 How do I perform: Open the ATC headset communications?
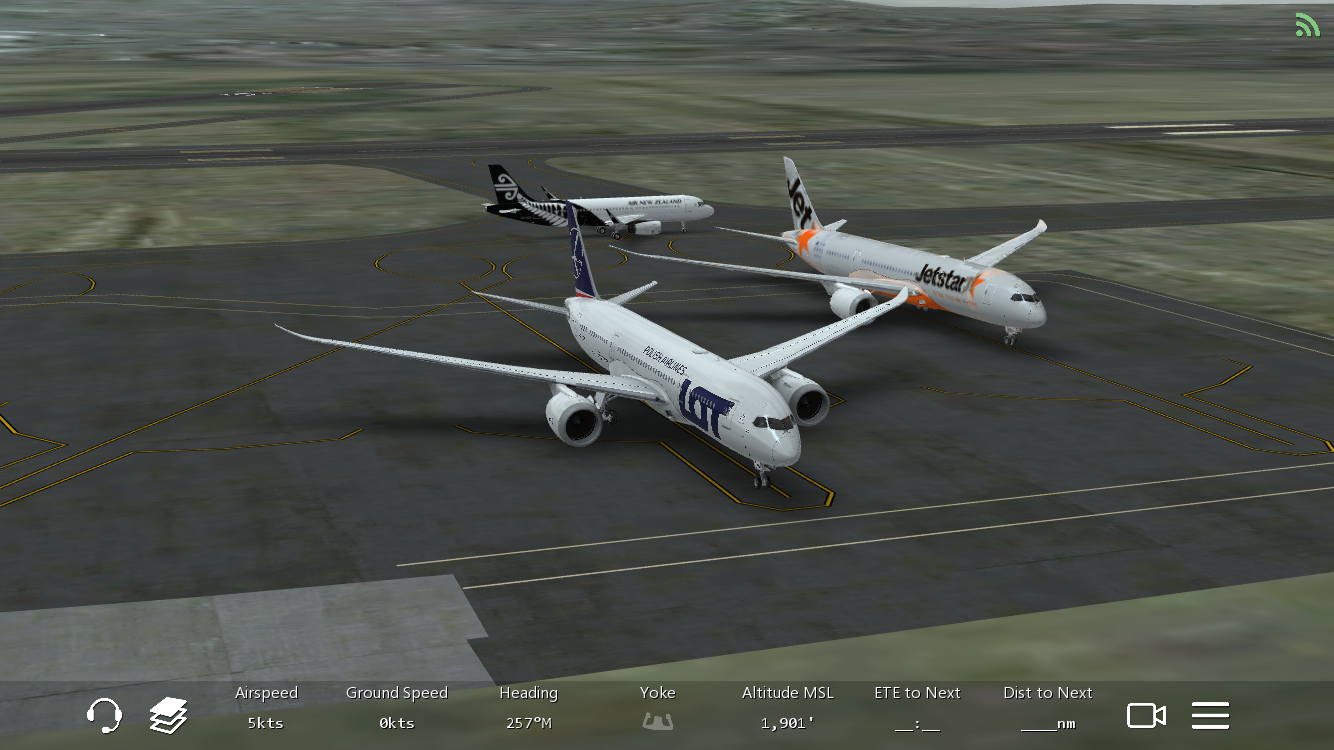pyautogui.click(x=104, y=715)
